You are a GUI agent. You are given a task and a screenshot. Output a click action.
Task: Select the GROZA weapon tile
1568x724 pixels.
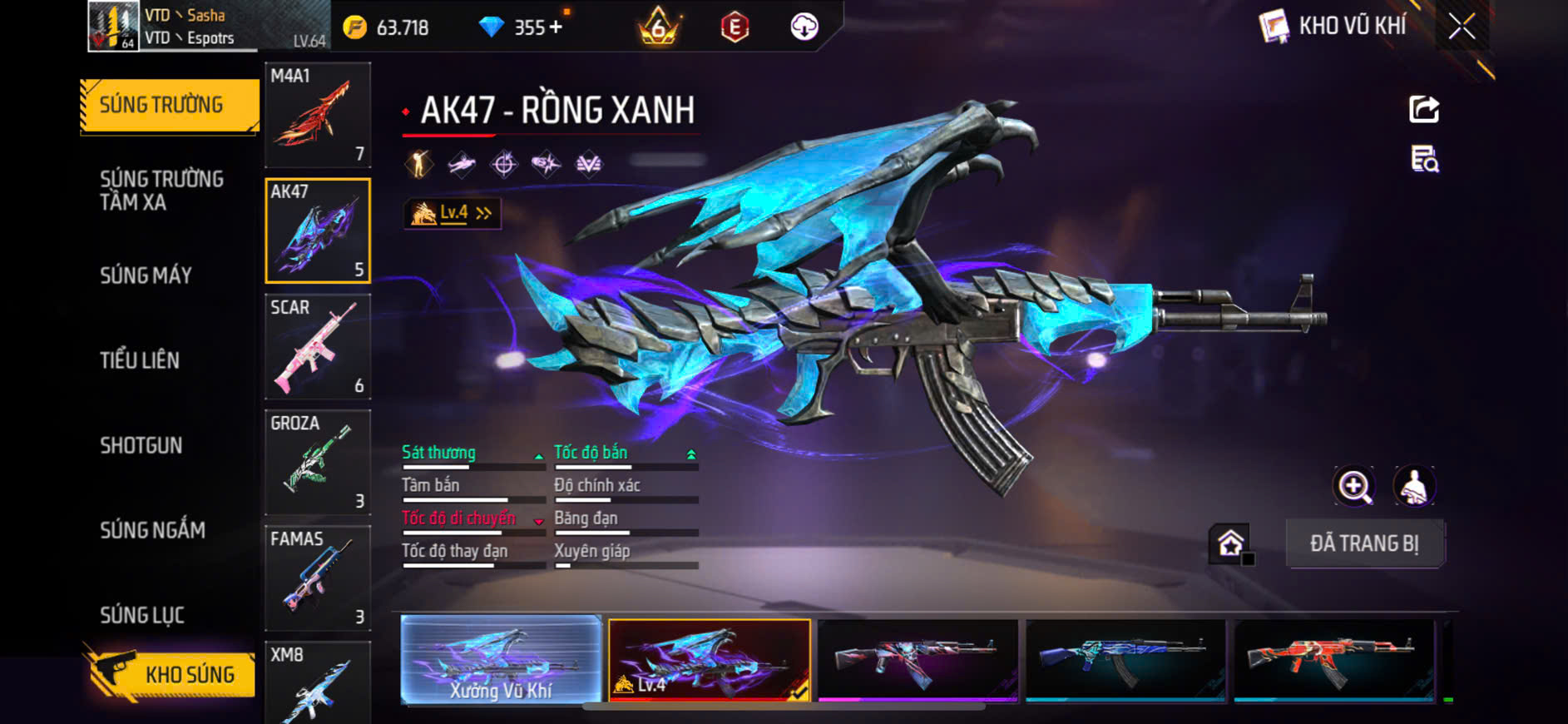point(317,462)
